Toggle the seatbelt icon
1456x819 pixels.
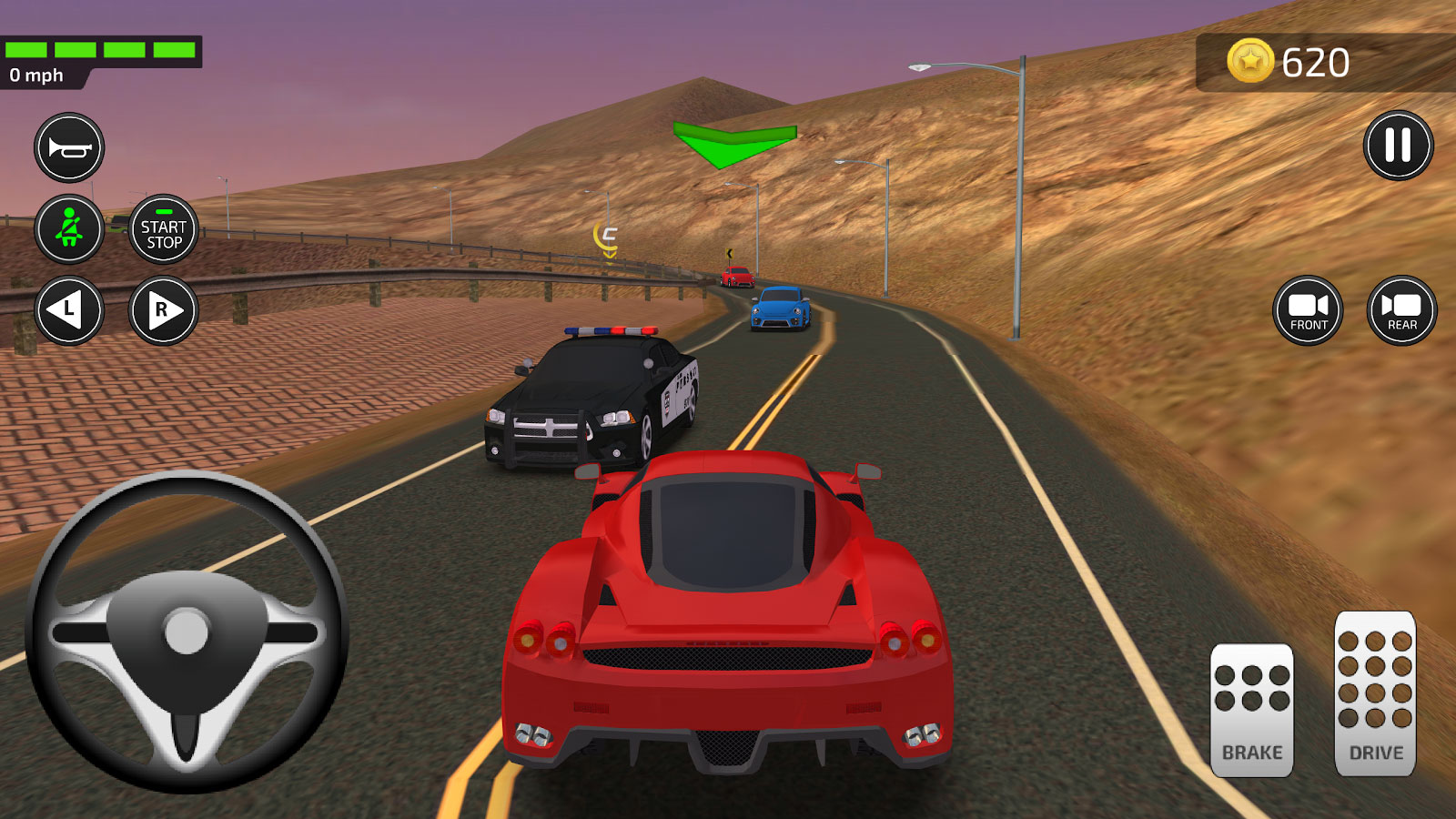(69, 229)
